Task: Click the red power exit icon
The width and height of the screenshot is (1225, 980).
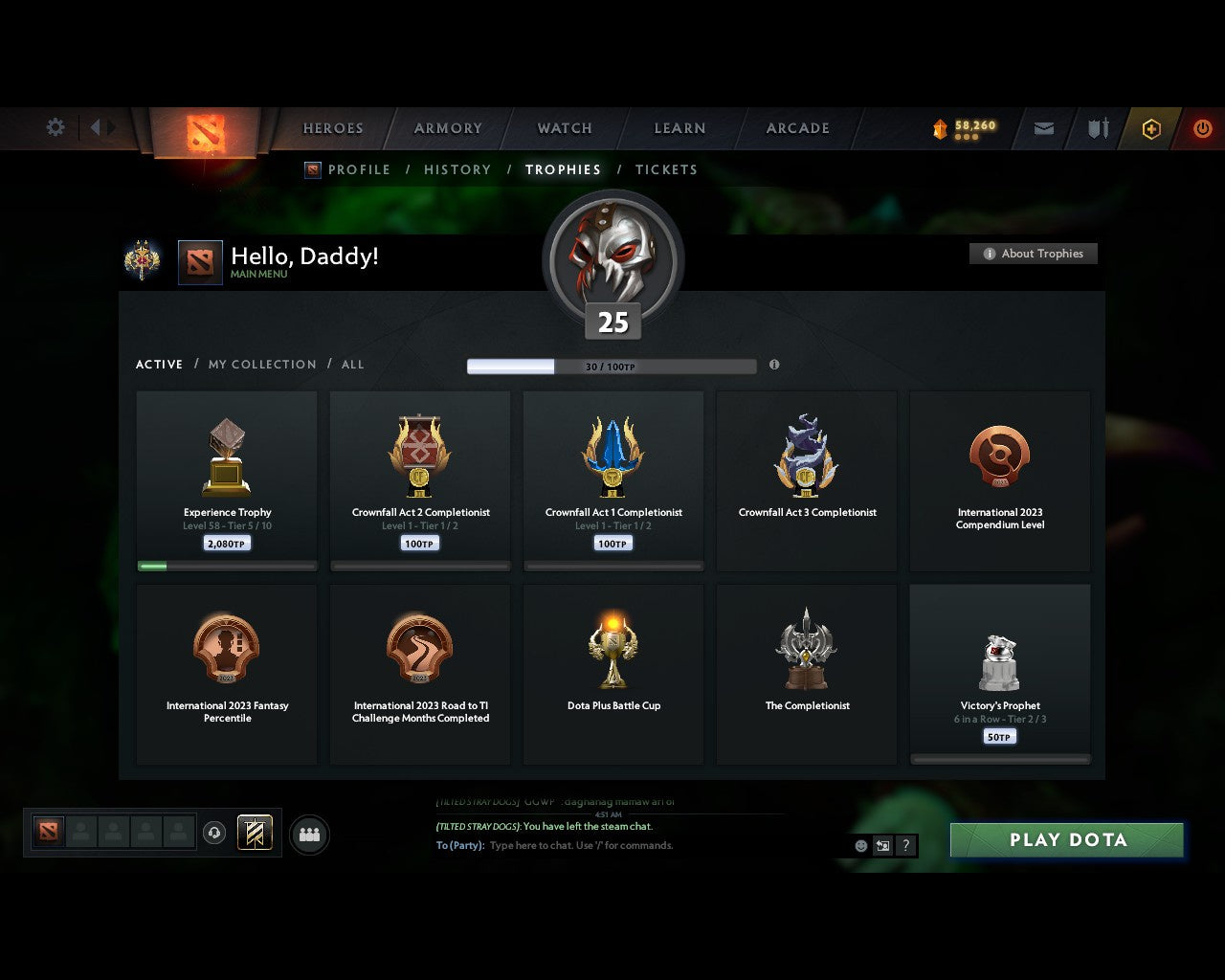Action: tap(1203, 128)
